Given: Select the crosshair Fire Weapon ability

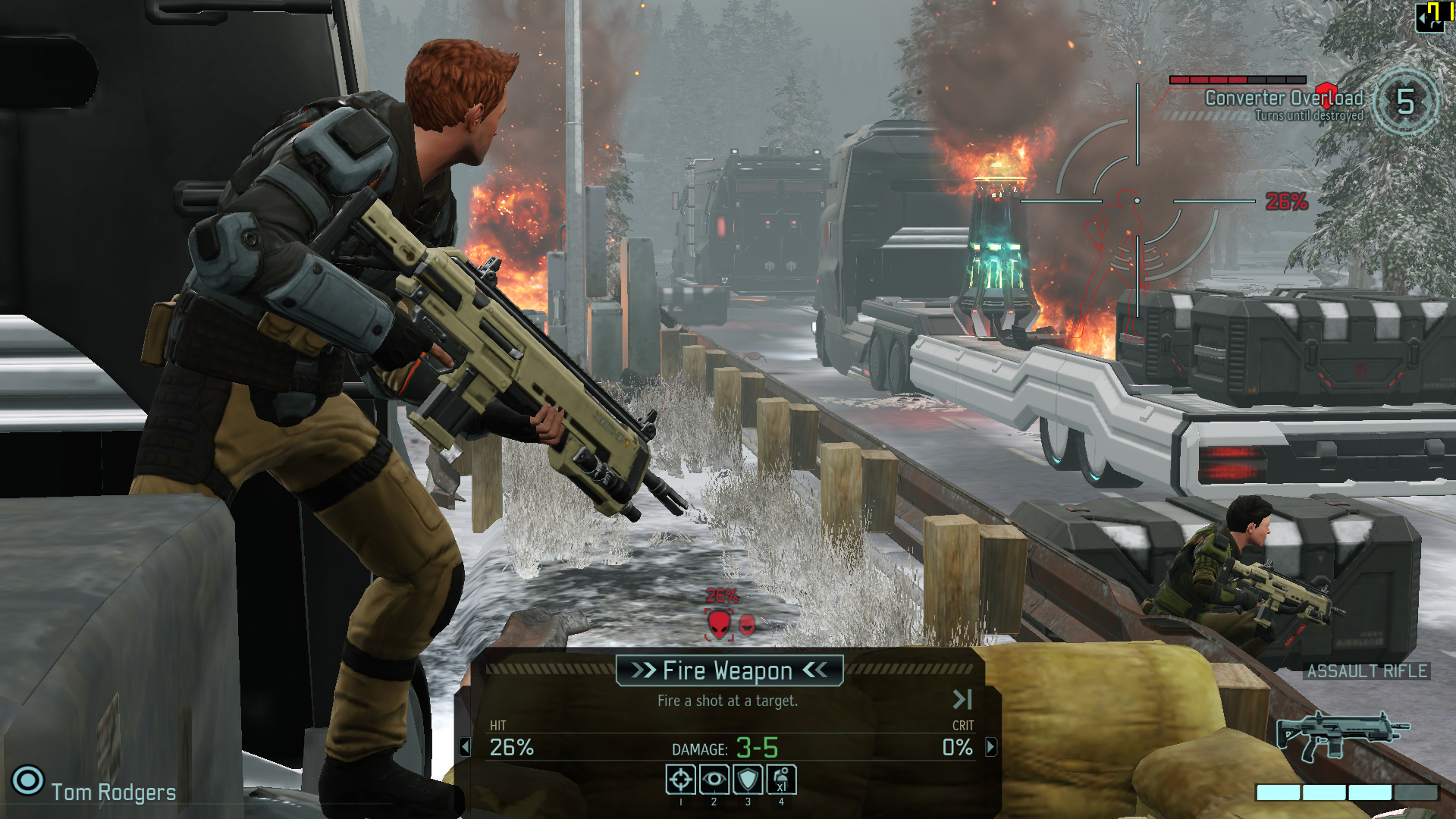Looking at the screenshot, I should pos(680,780).
